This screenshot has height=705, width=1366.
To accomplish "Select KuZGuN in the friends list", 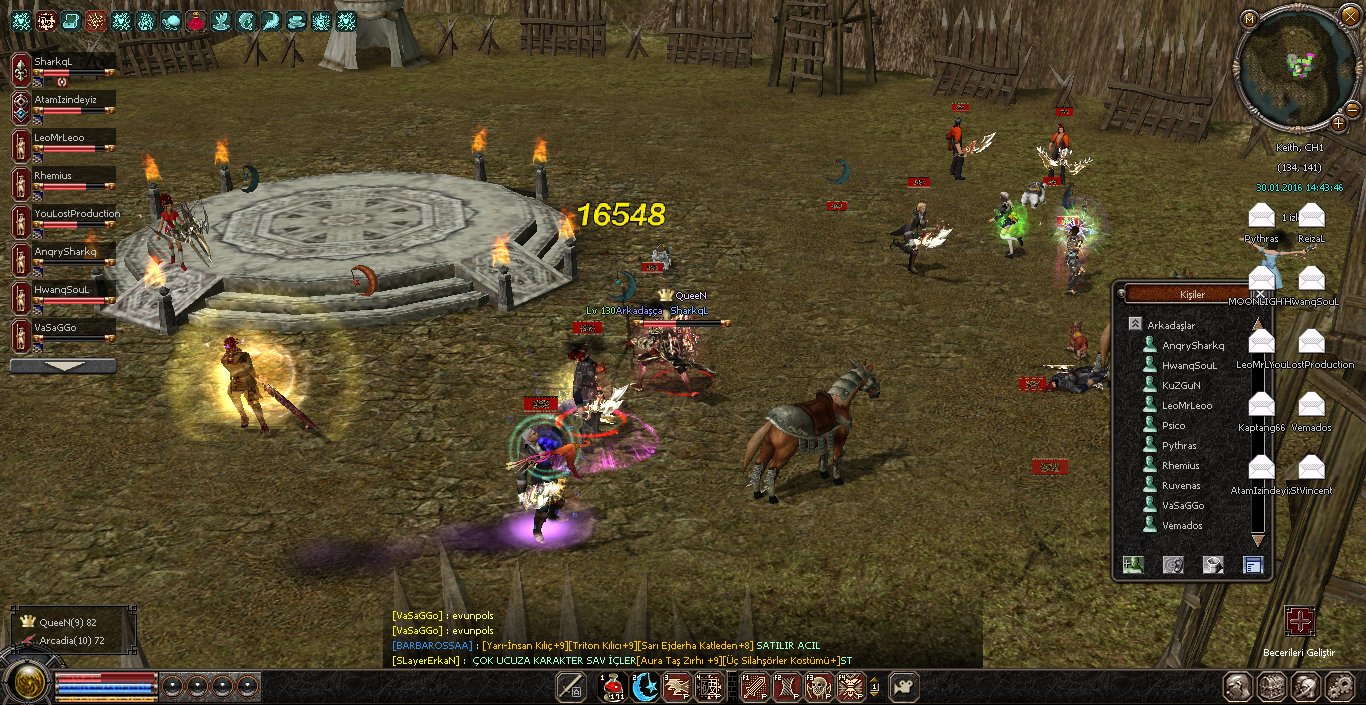I will coord(1181,386).
